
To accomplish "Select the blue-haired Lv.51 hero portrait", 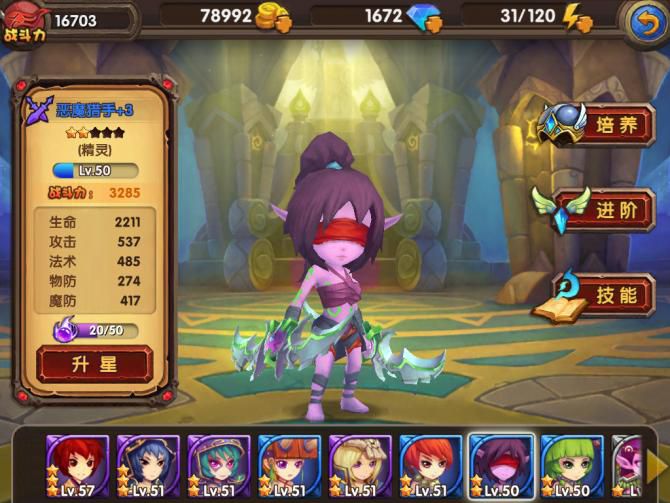I will coord(148,465).
